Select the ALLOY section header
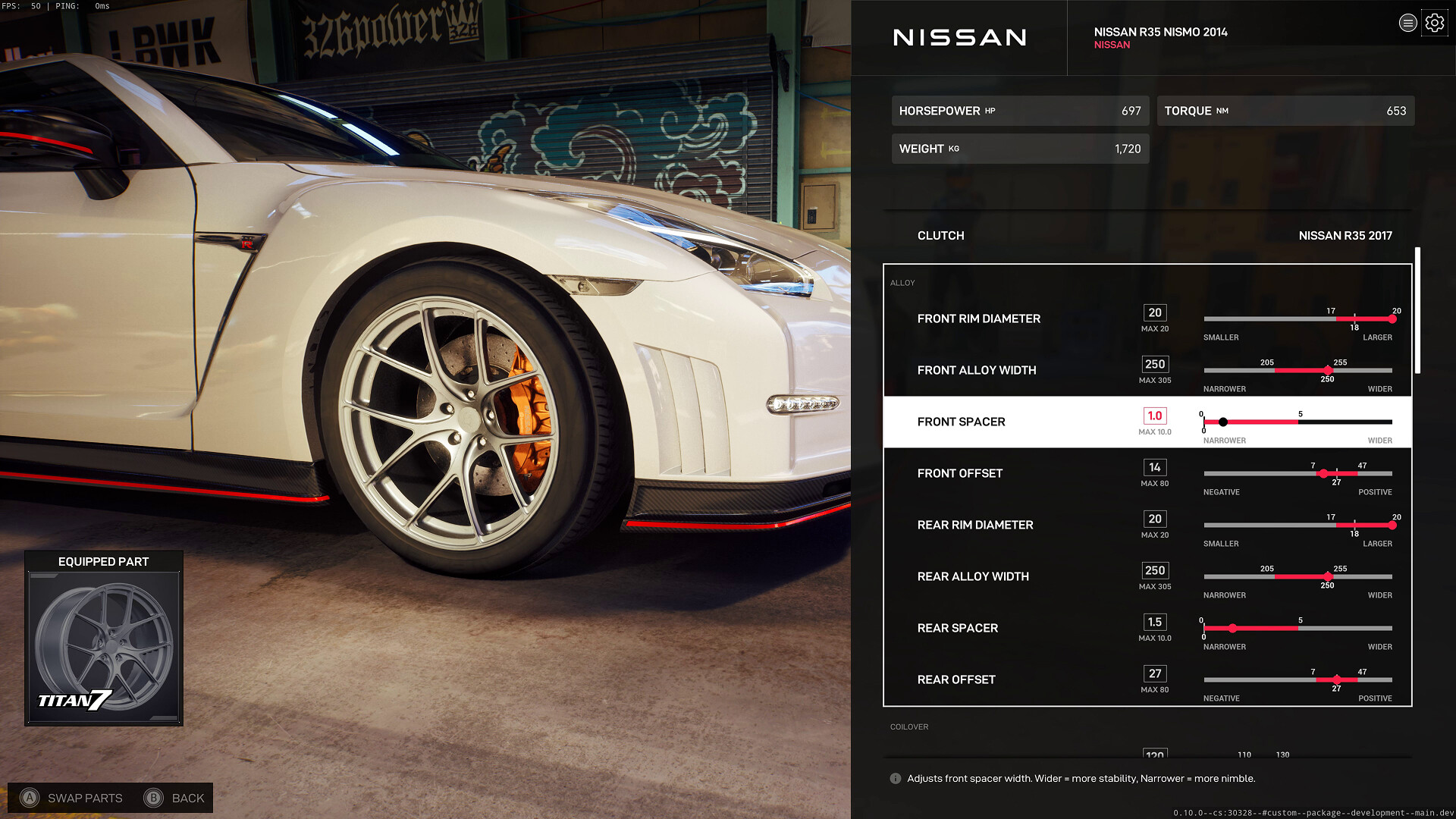This screenshot has height=819, width=1456. 902,282
